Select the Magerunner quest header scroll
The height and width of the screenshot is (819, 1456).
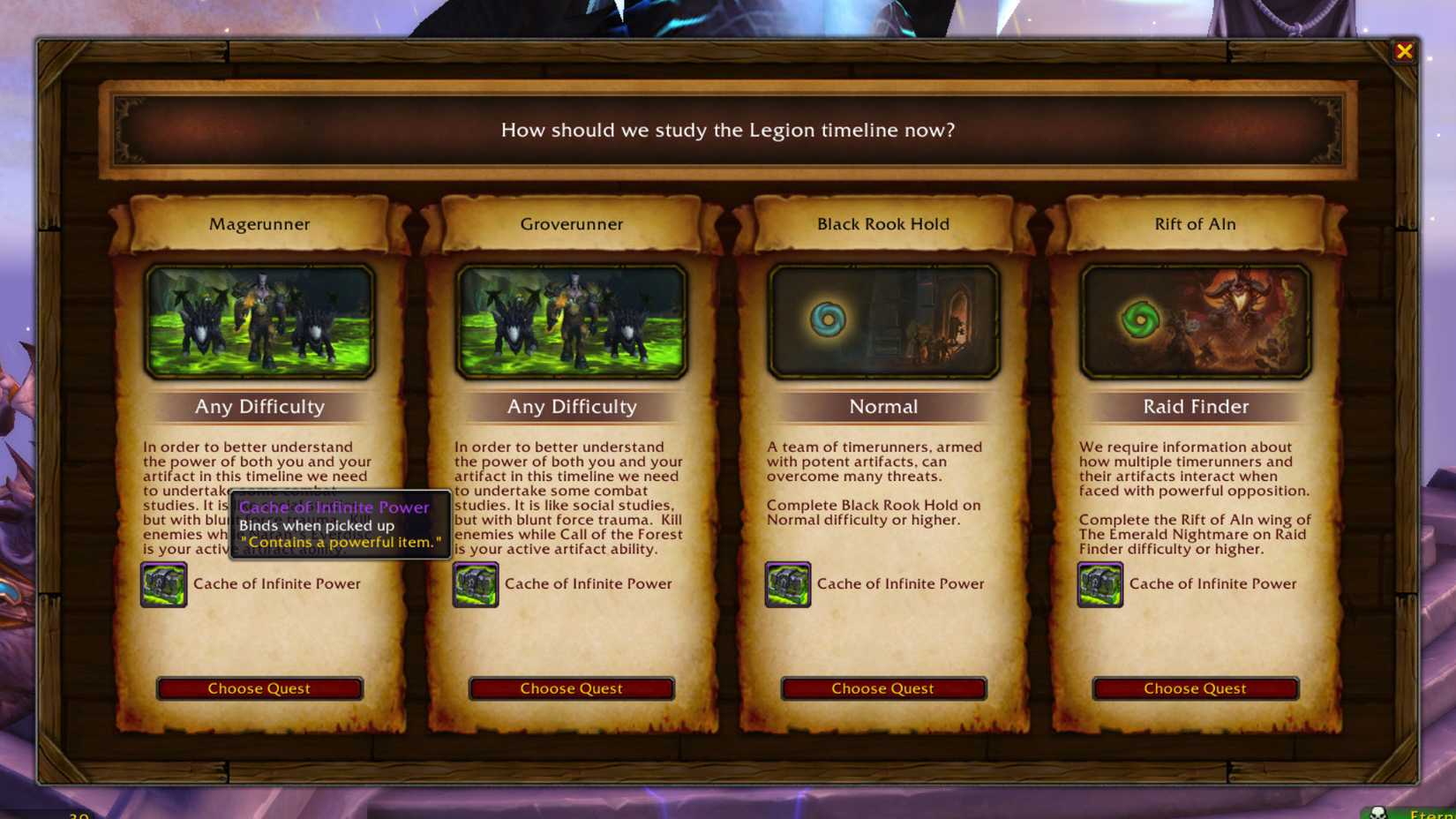(259, 224)
